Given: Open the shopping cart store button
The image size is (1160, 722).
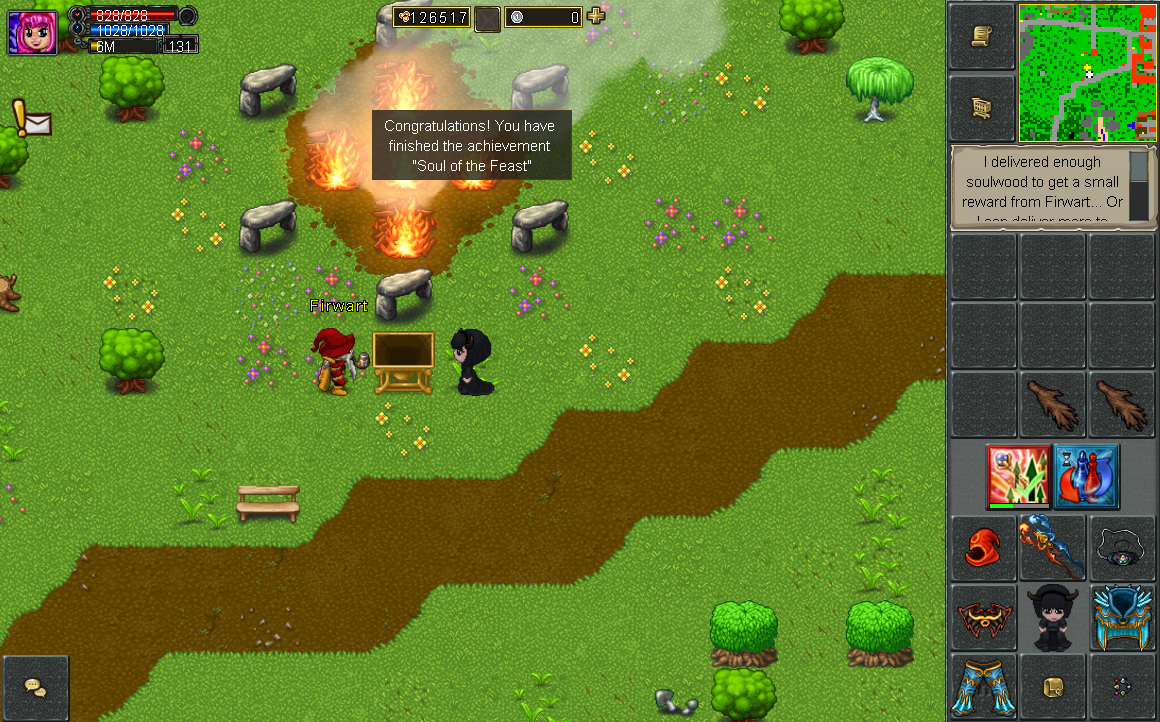Looking at the screenshot, I should pos(982,107).
